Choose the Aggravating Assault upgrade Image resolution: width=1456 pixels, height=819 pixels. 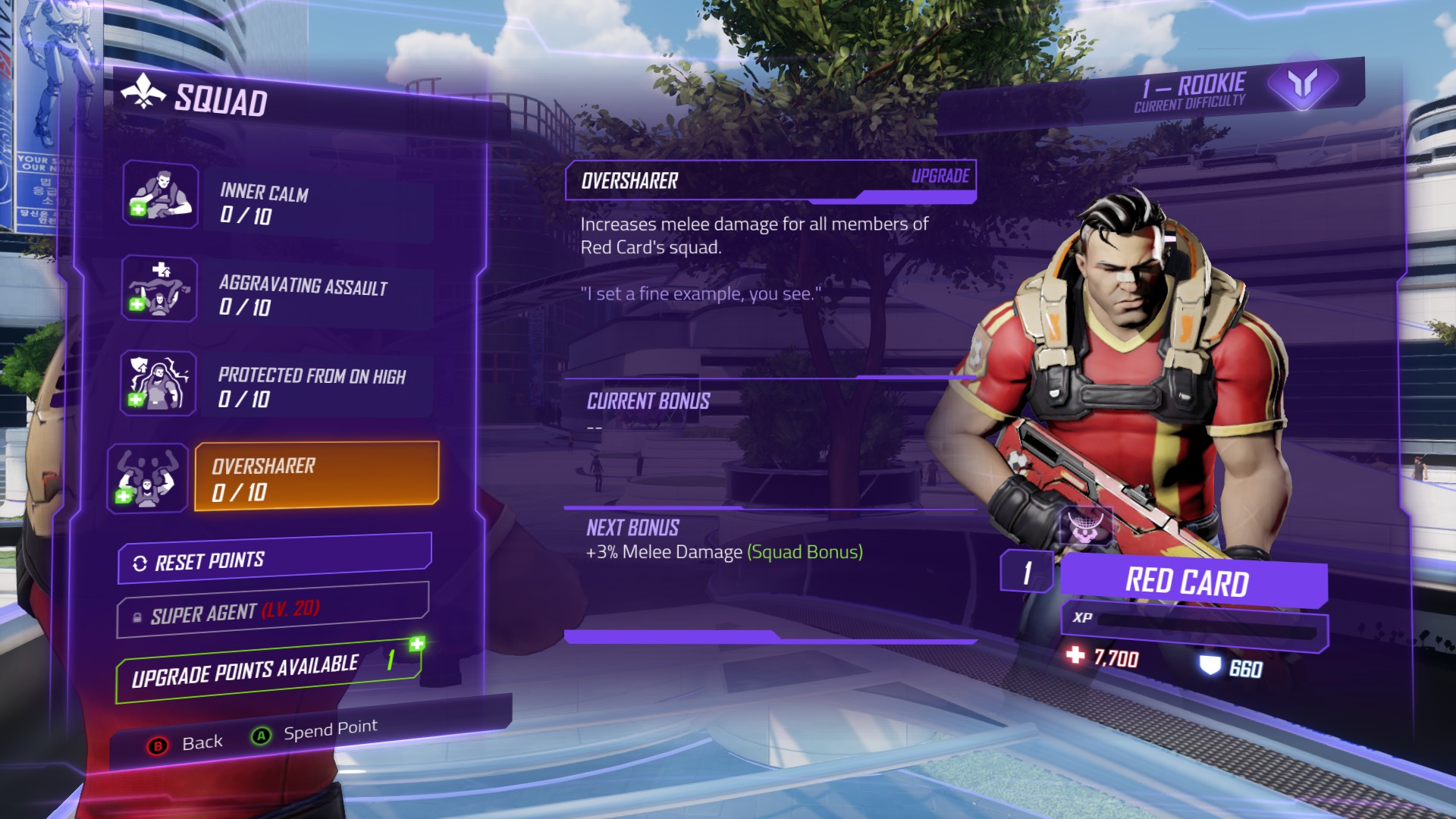[x=315, y=295]
